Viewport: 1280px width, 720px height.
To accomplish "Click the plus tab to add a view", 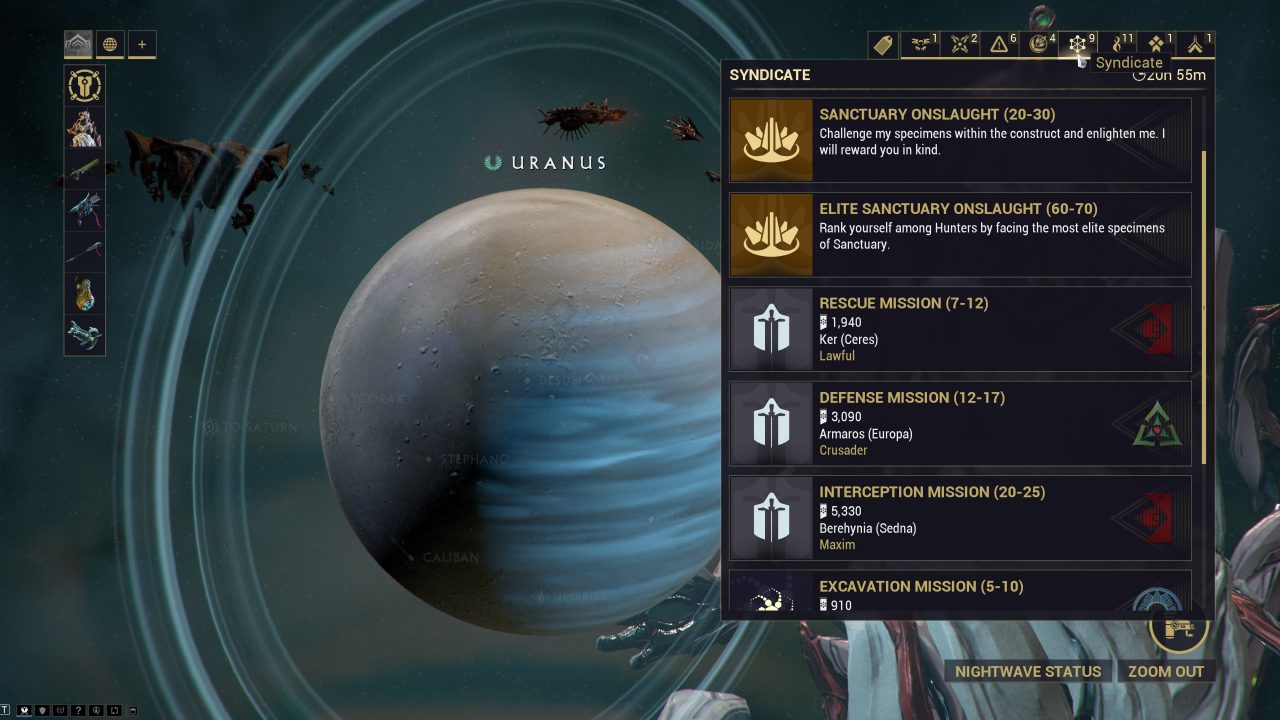I will 143,44.
